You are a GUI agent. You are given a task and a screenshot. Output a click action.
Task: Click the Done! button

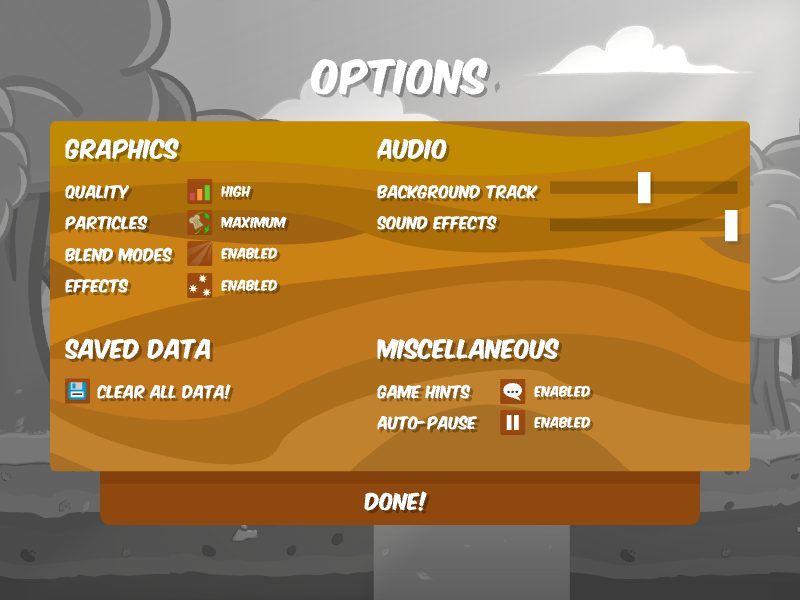click(395, 502)
